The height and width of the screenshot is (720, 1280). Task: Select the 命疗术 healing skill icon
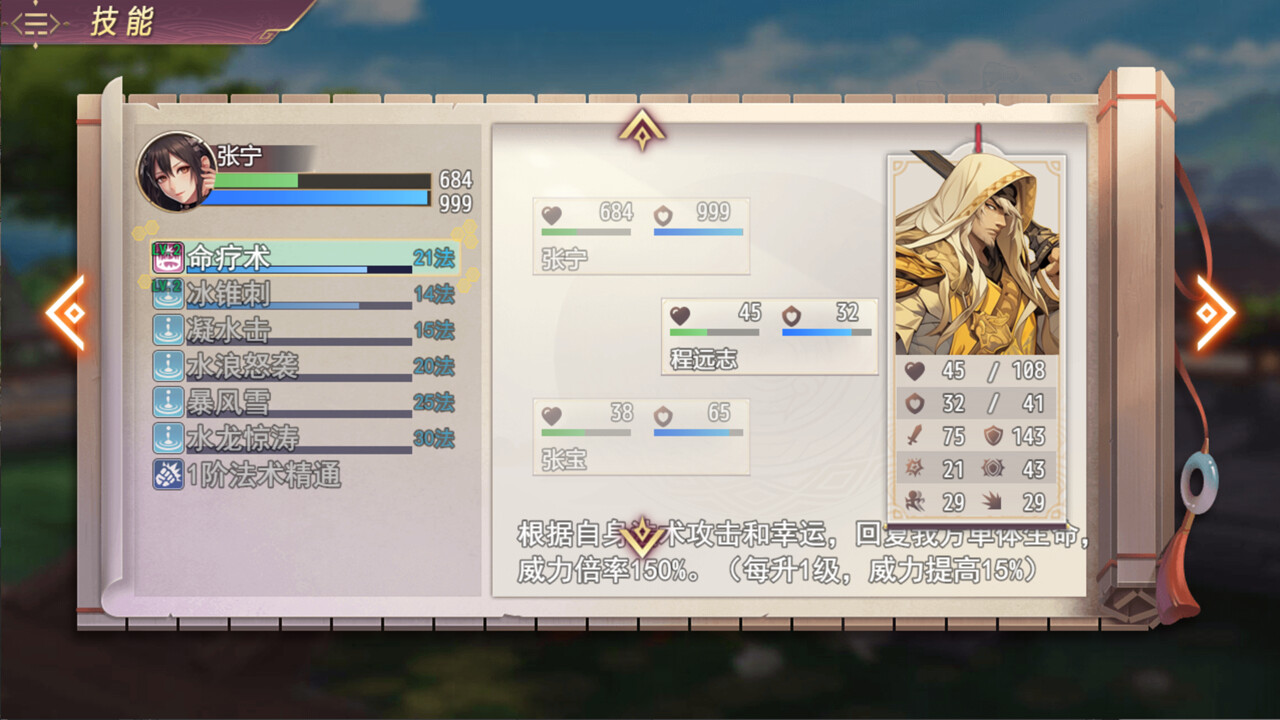pyautogui.click(x=170, y=258)
